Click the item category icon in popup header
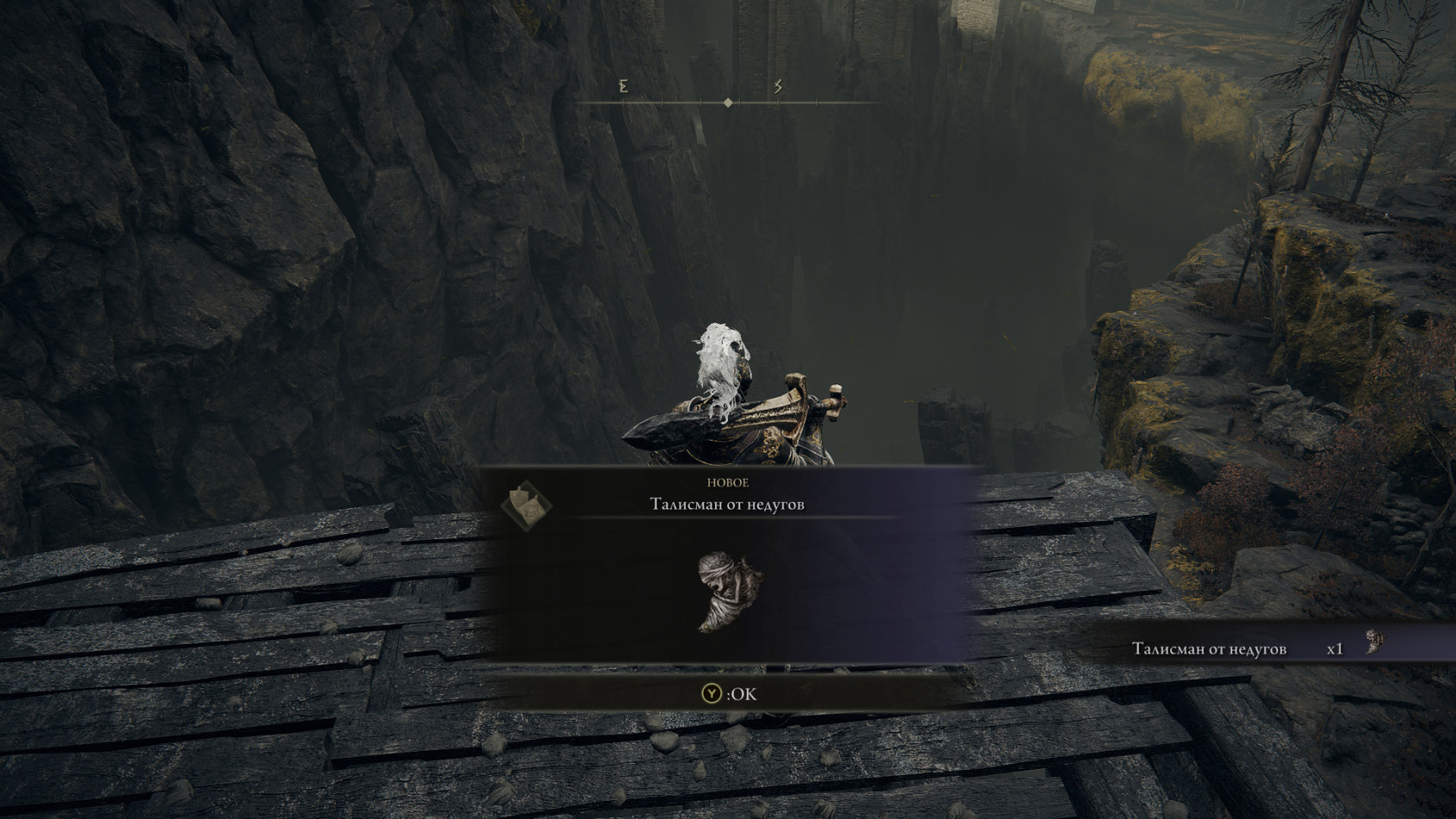Screen dimensions: 1456x819 (525, 505)
